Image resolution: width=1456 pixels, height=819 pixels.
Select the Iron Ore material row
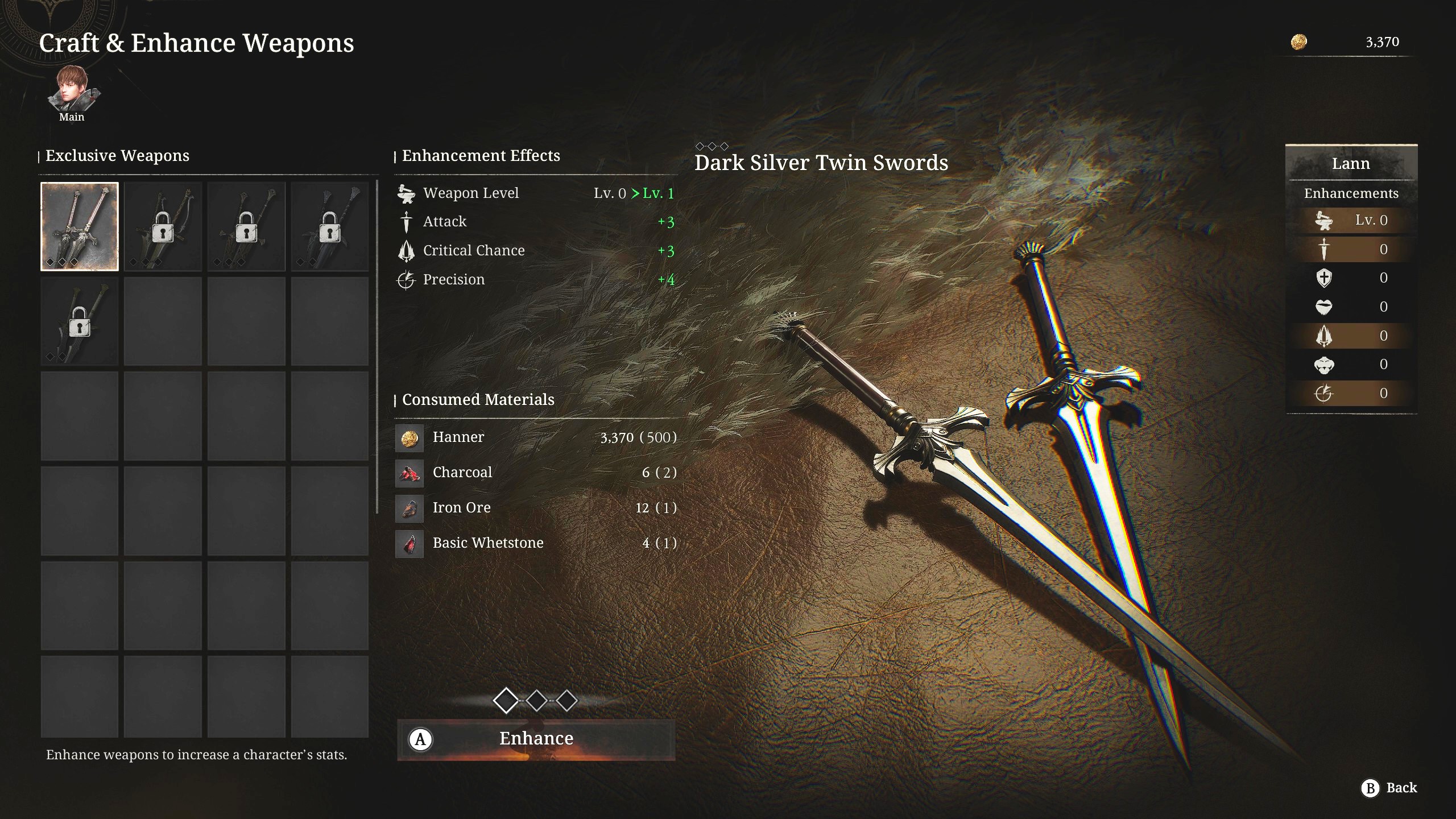coord(536,508)
